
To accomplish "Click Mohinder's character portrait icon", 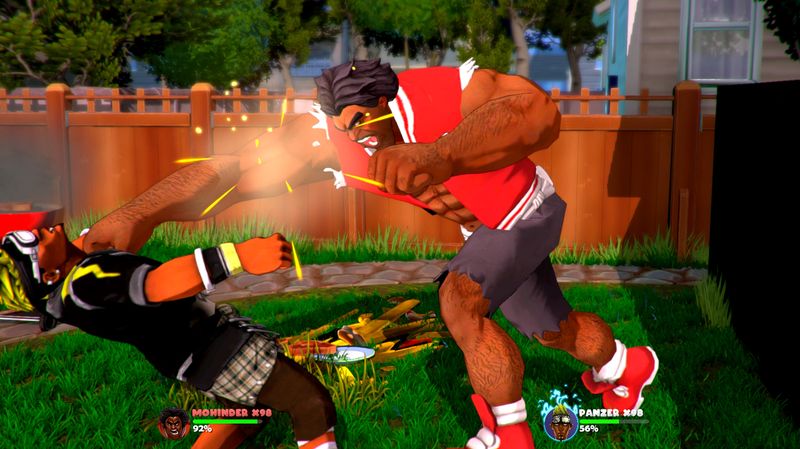I will pos(173,422).
